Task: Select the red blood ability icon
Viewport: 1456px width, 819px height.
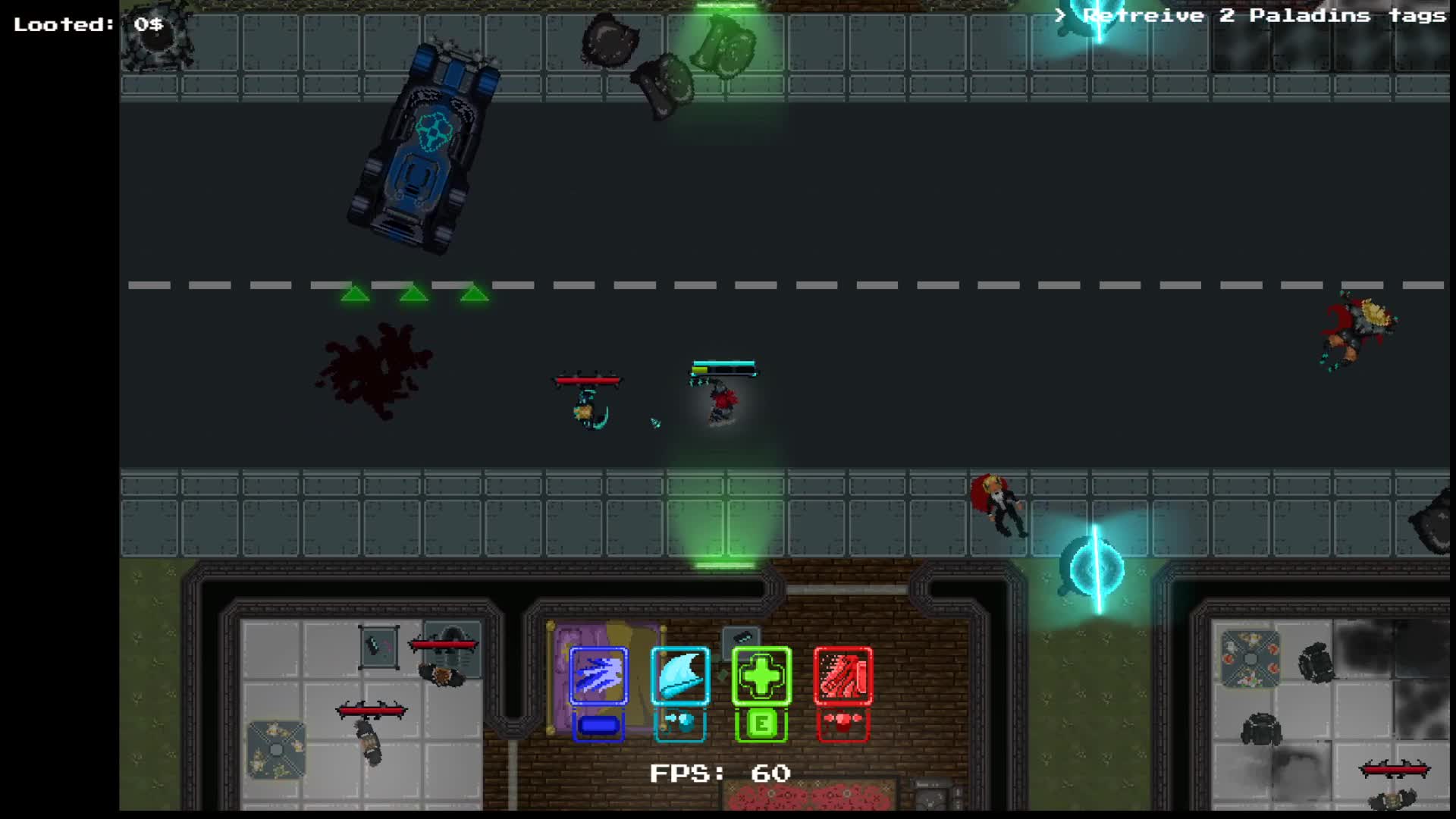Action: (844, 677)
